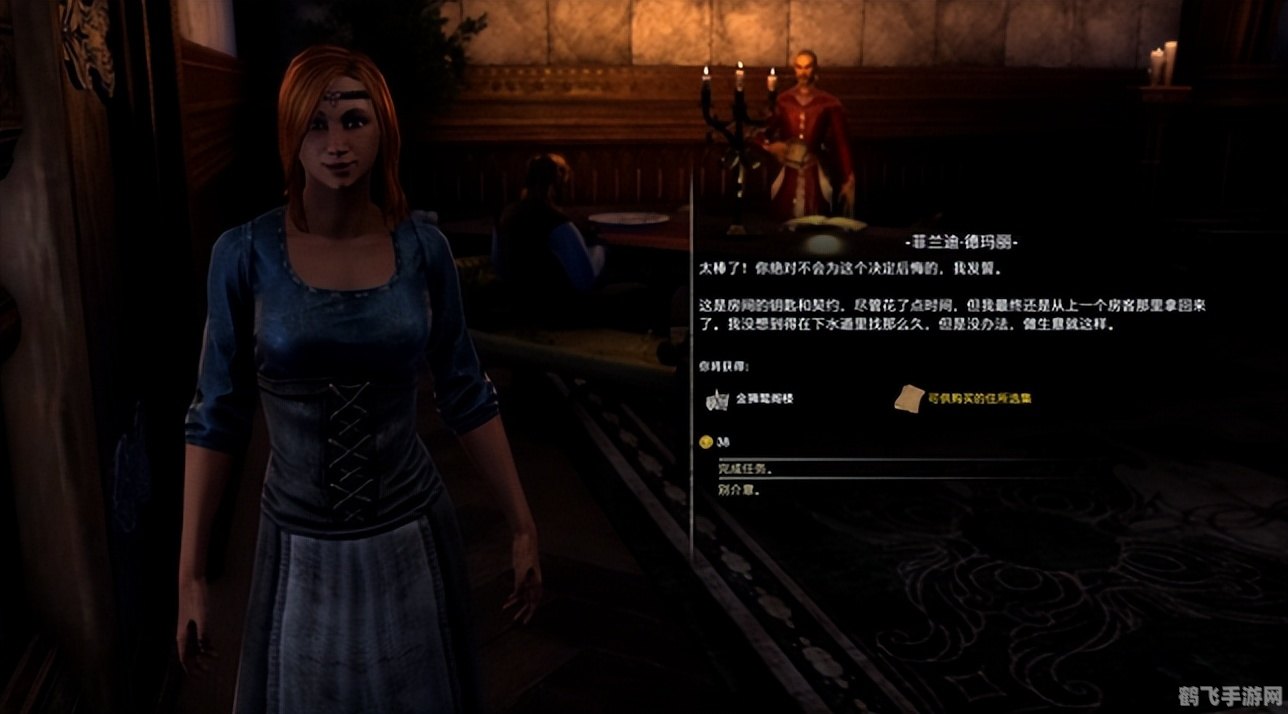The width and height of the screenshot is (1288, 714).
Task: Click the 金狮鹫阁楼 house reward icon
Action: tap(716, 399)
